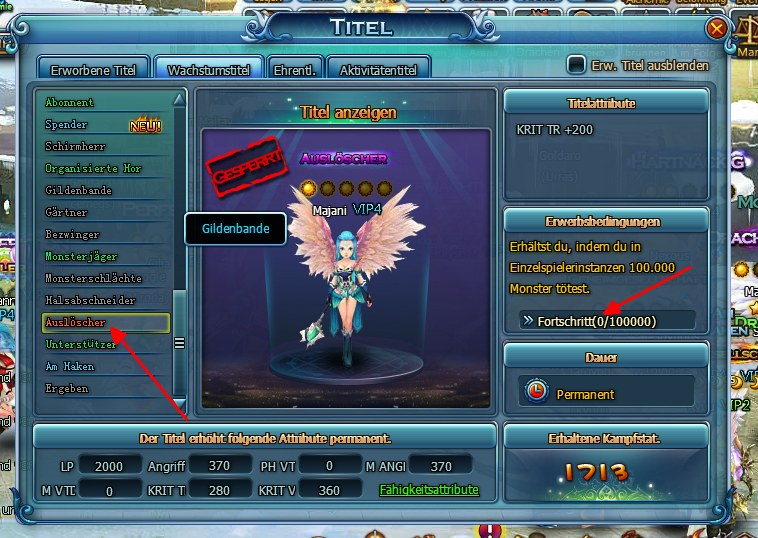Select the Schirmherr title
758x538 pixels.
coord(72,147)
